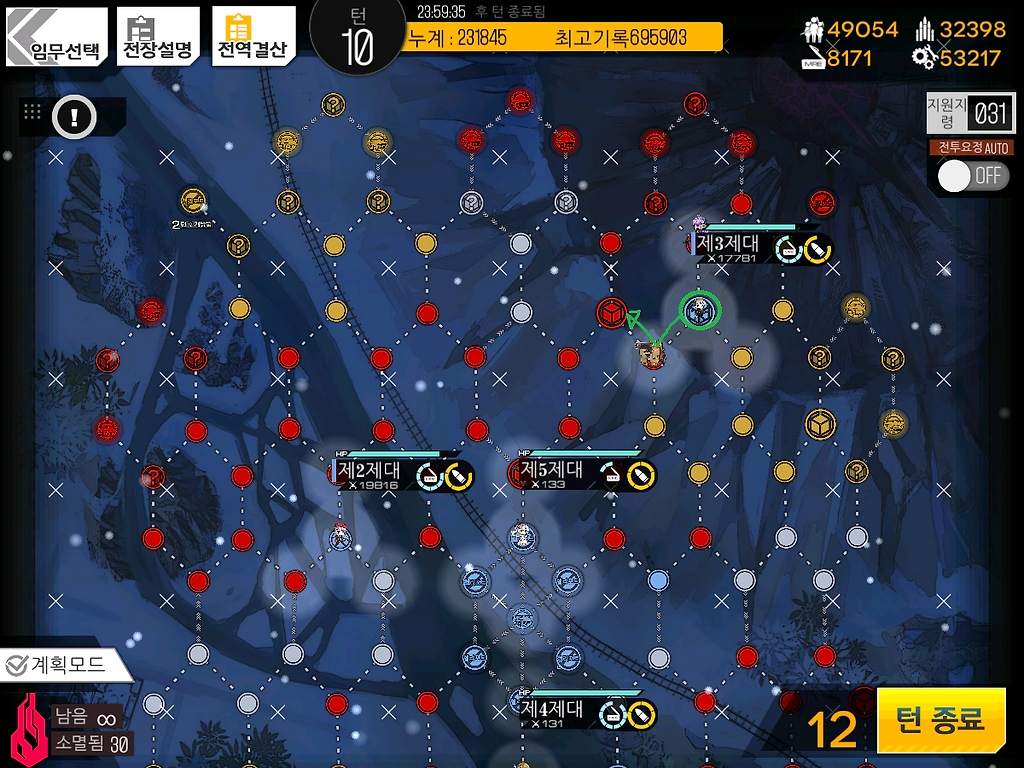Go back to 임무선택 mission select

click(x=56, y=38)
